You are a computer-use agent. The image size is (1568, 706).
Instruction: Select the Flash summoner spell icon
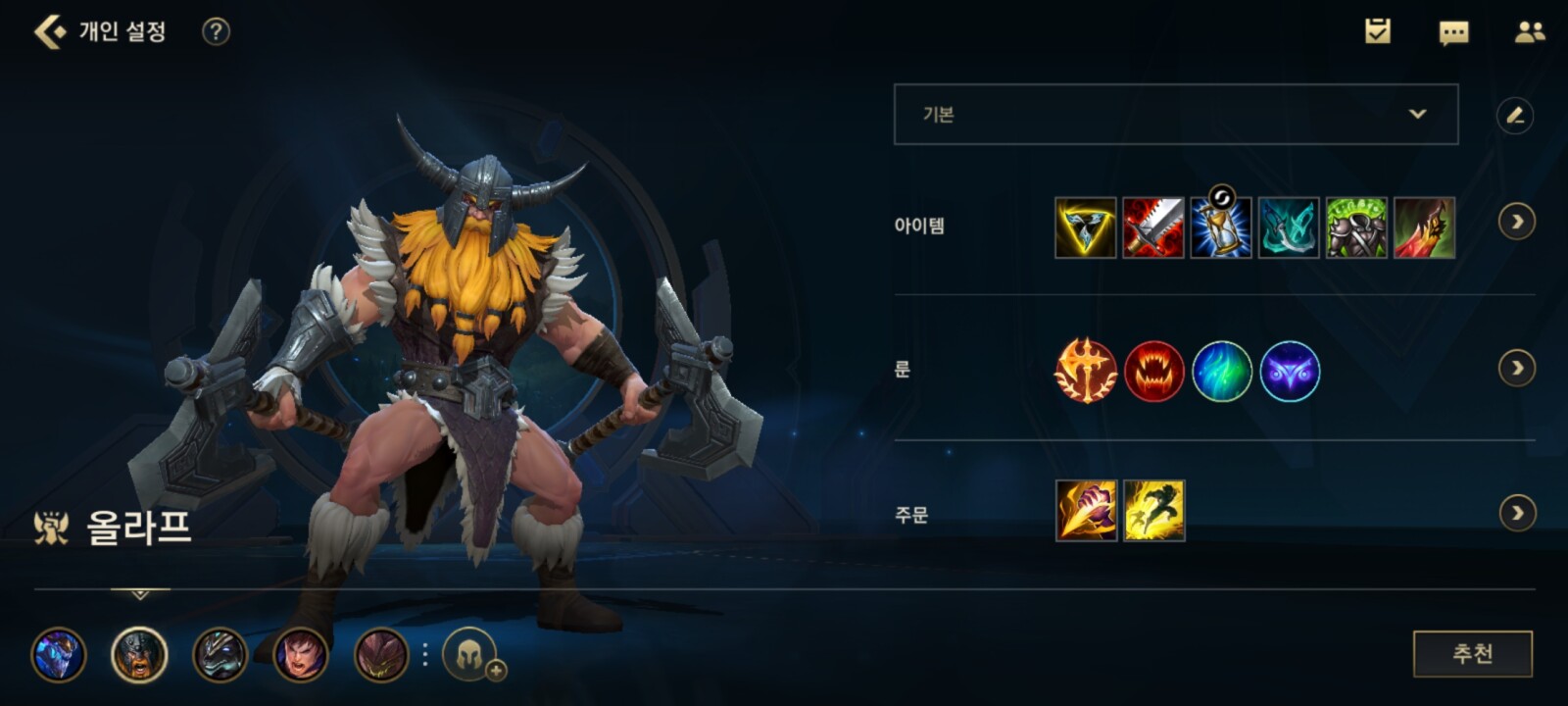(x=1153, y=511)
